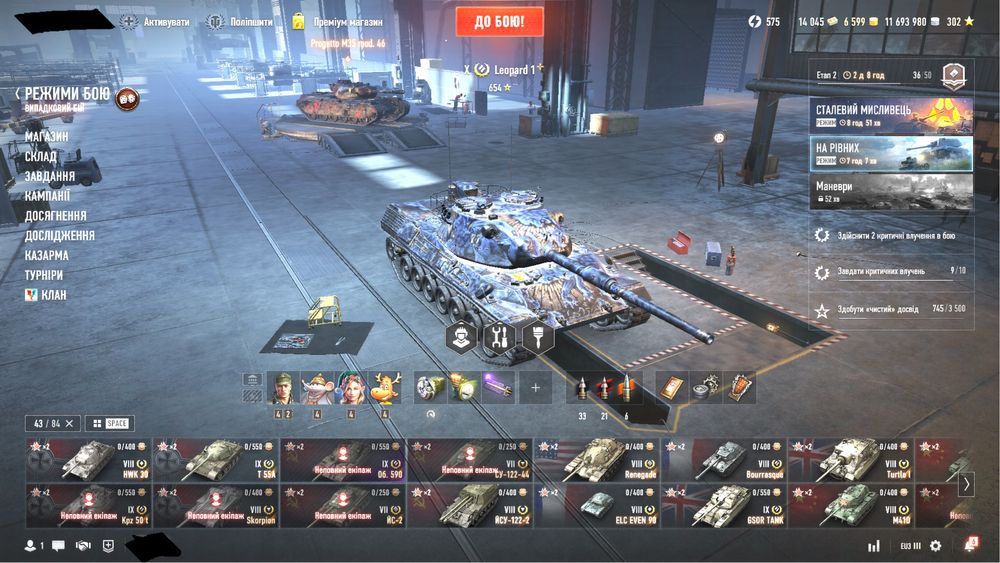Select the Сталевий мисливець game mode
This screenshot has height=563, width=1000.
click(x=890, y=116)
